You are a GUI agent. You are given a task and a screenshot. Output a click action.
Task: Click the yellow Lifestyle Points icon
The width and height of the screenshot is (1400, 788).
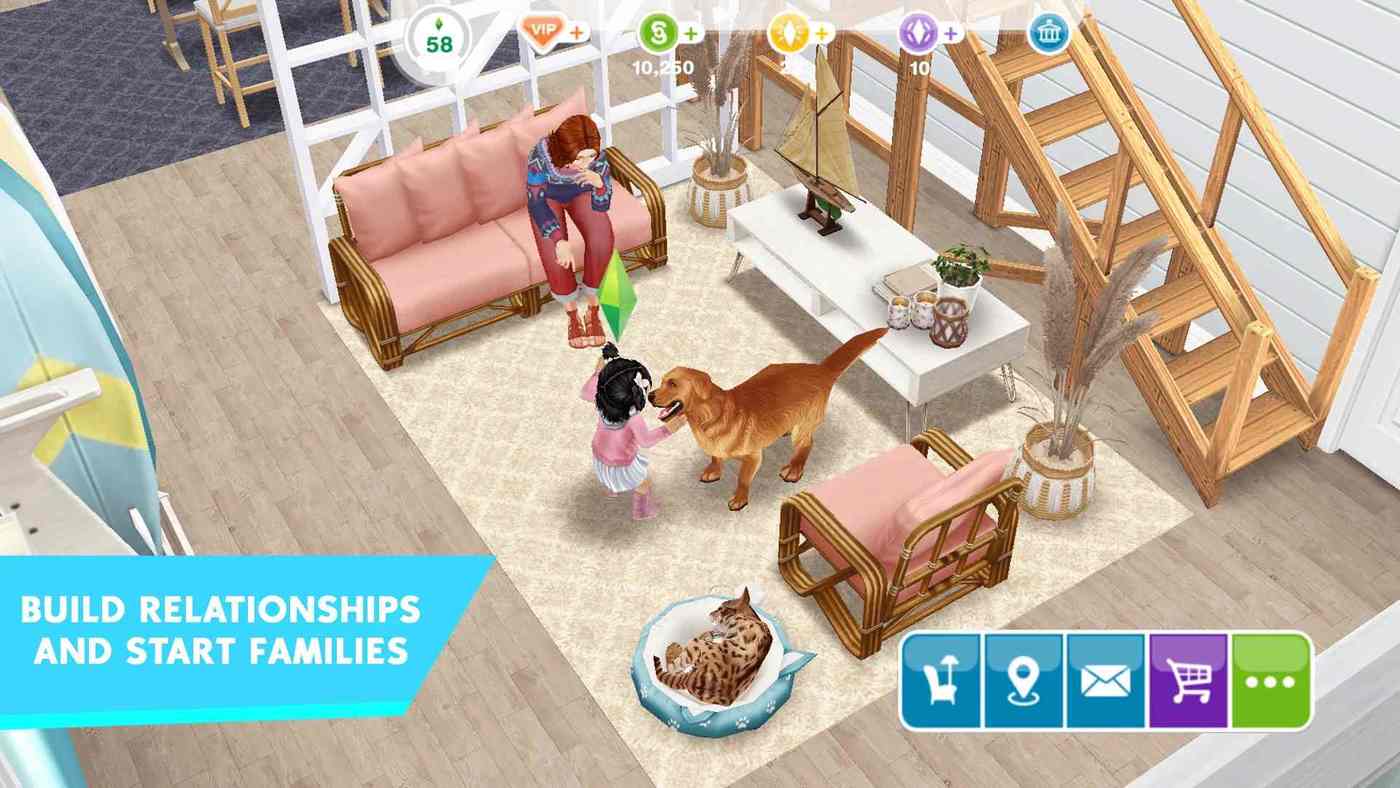[791, 31]
